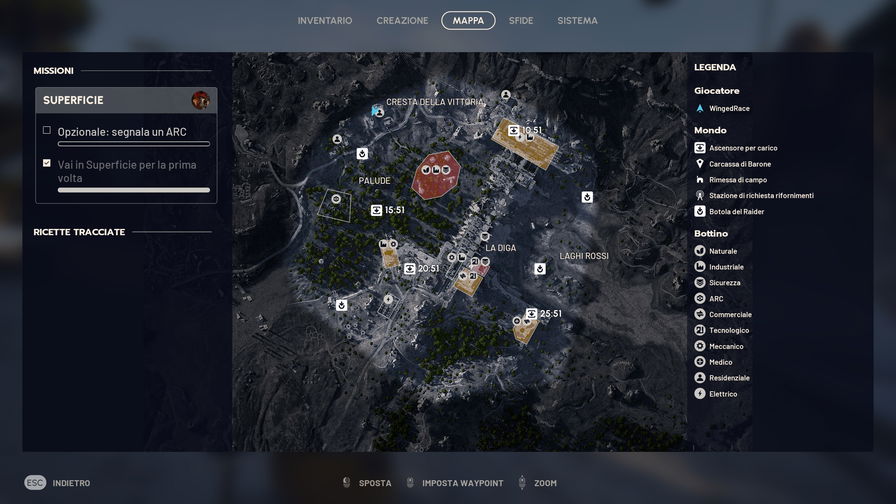The width and height of the screenshot is (896, 504).
Task: Select the Superficie mission card
Action: tap(126, 100)
